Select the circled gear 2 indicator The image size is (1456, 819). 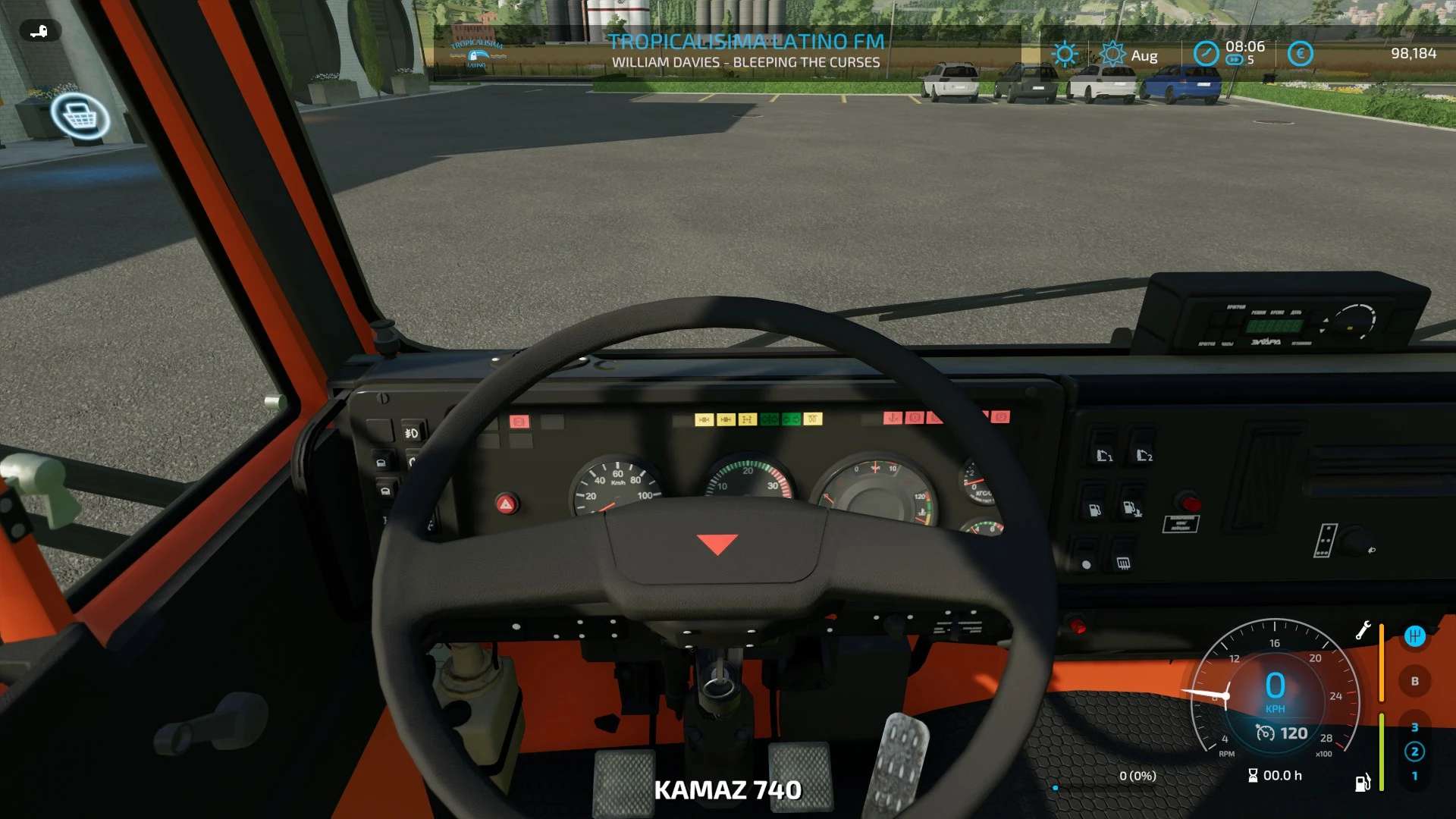(x=1414, y=752)
